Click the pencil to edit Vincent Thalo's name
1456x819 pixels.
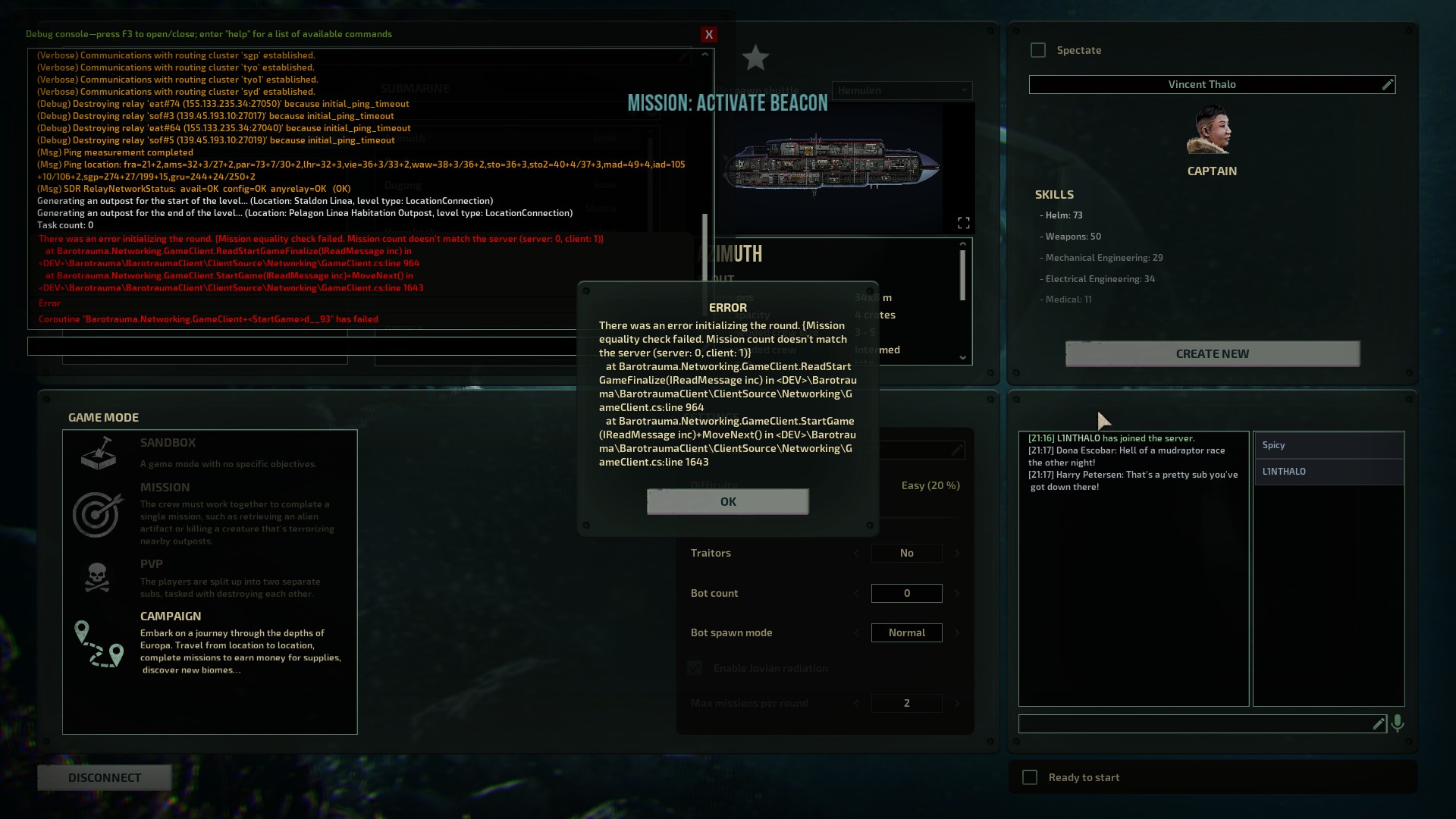tap(1389, 84)
